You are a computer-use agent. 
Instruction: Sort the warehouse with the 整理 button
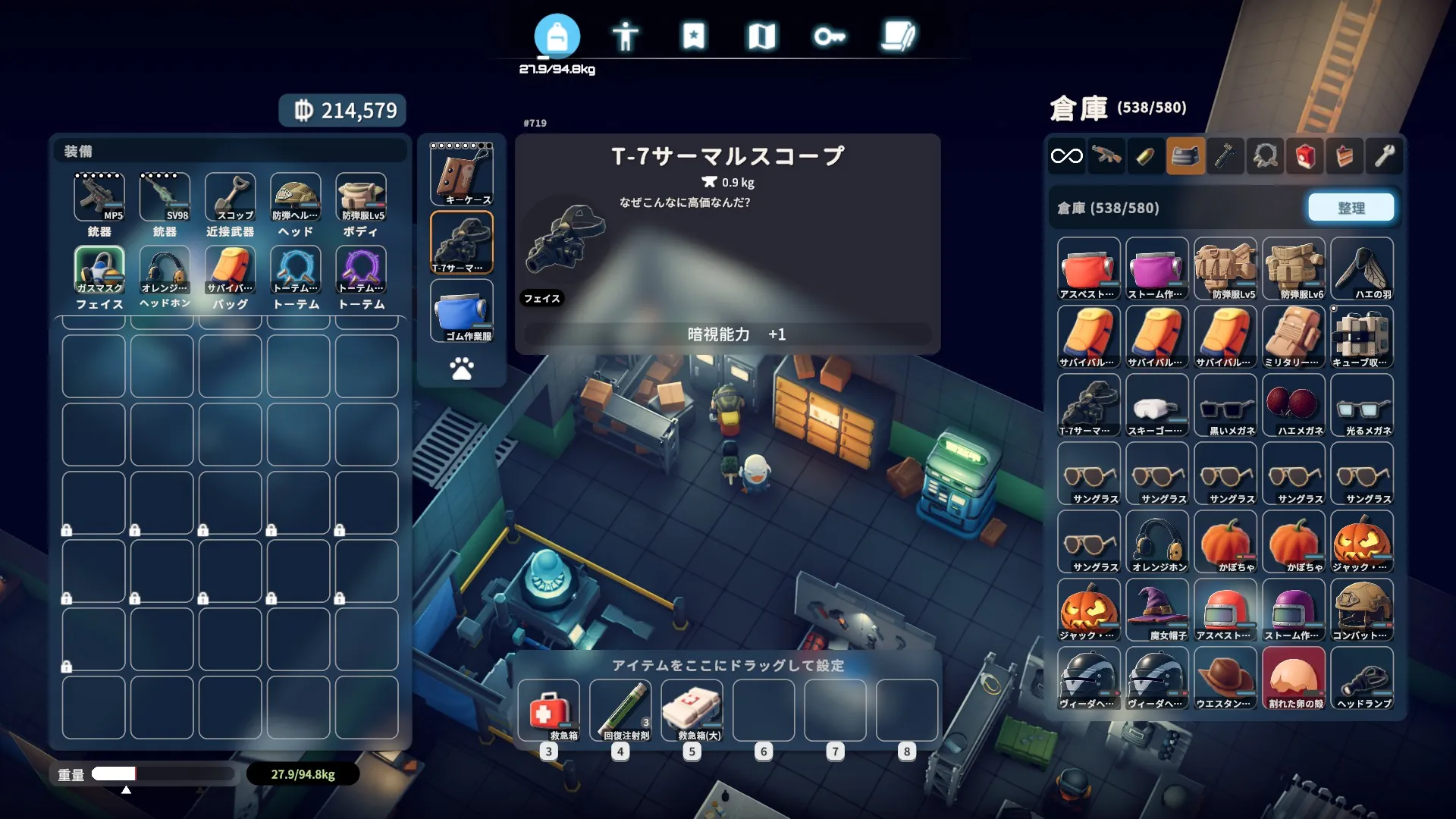coord(1351,208)
